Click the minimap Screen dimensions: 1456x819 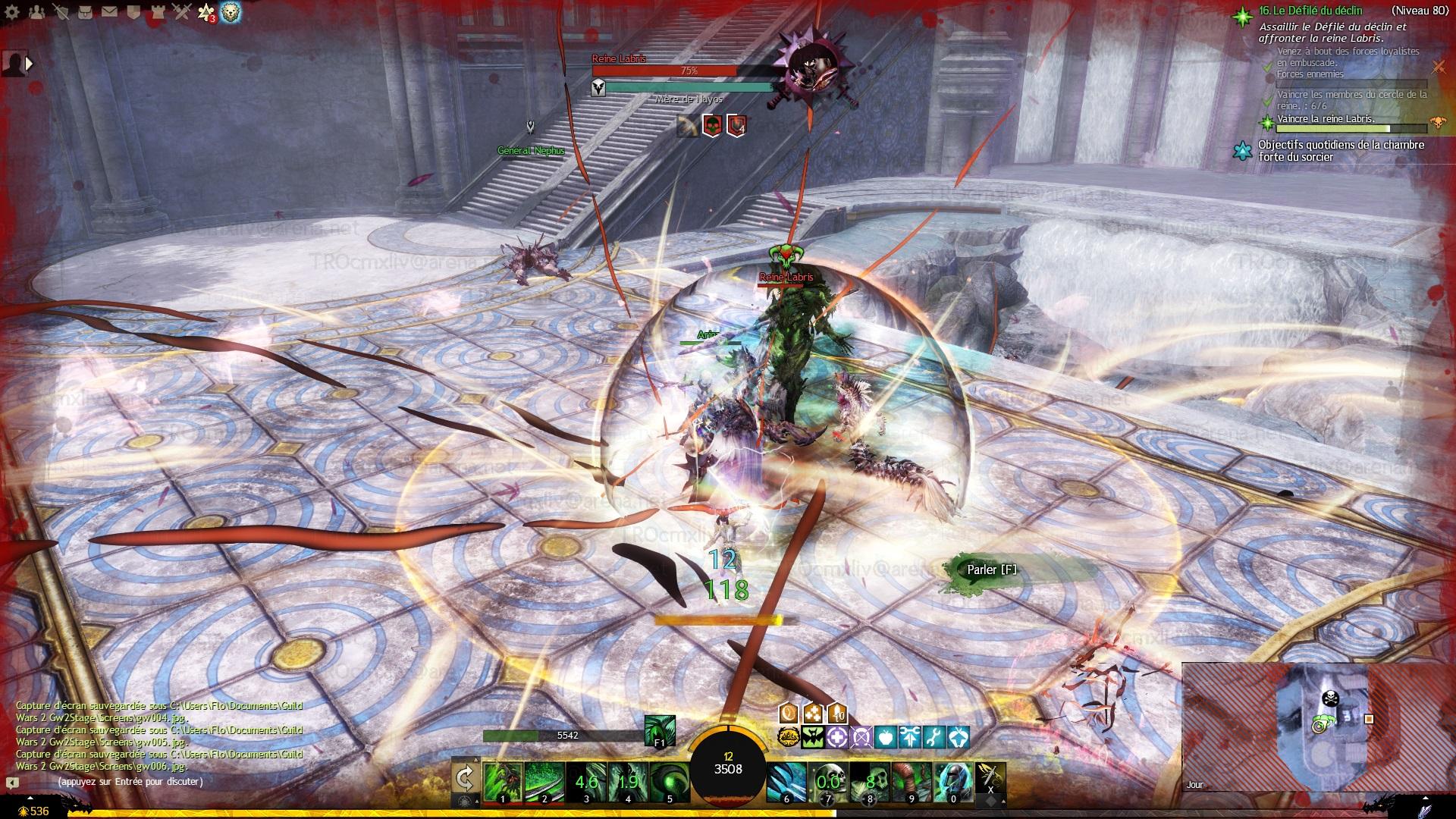tap(1318, 726)
